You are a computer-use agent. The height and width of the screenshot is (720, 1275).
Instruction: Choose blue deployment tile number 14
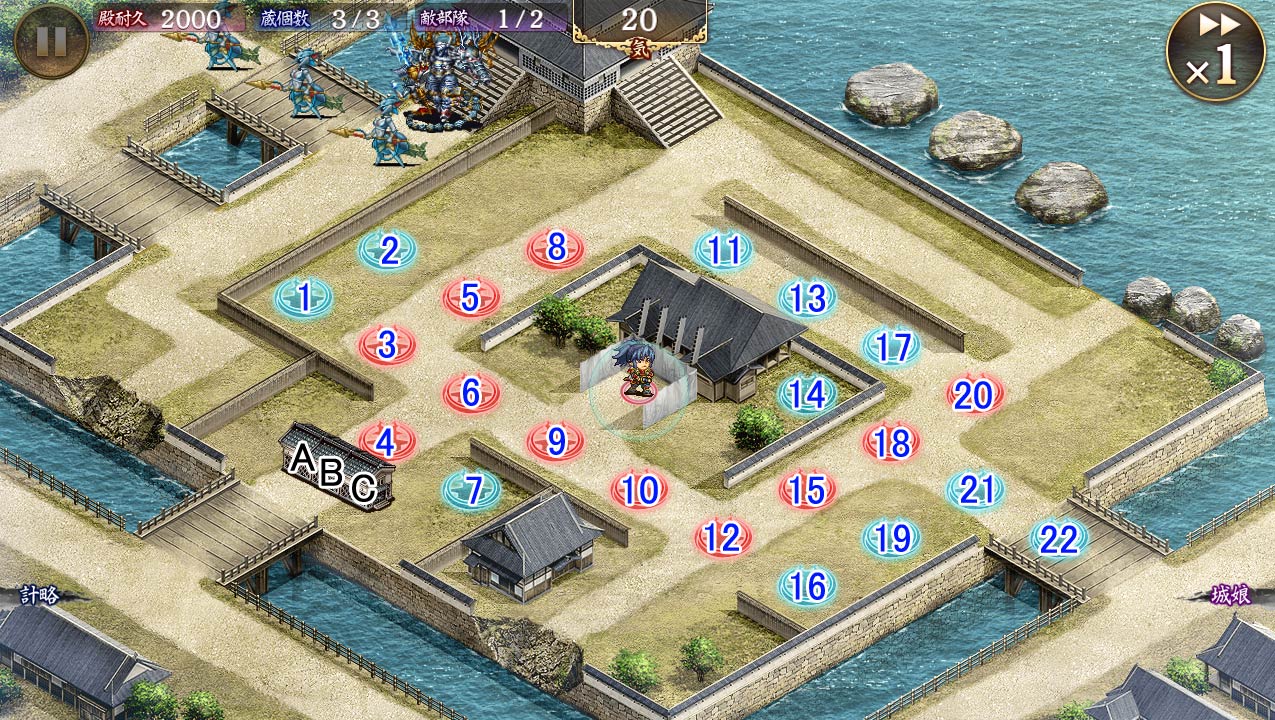pos(807,394)
